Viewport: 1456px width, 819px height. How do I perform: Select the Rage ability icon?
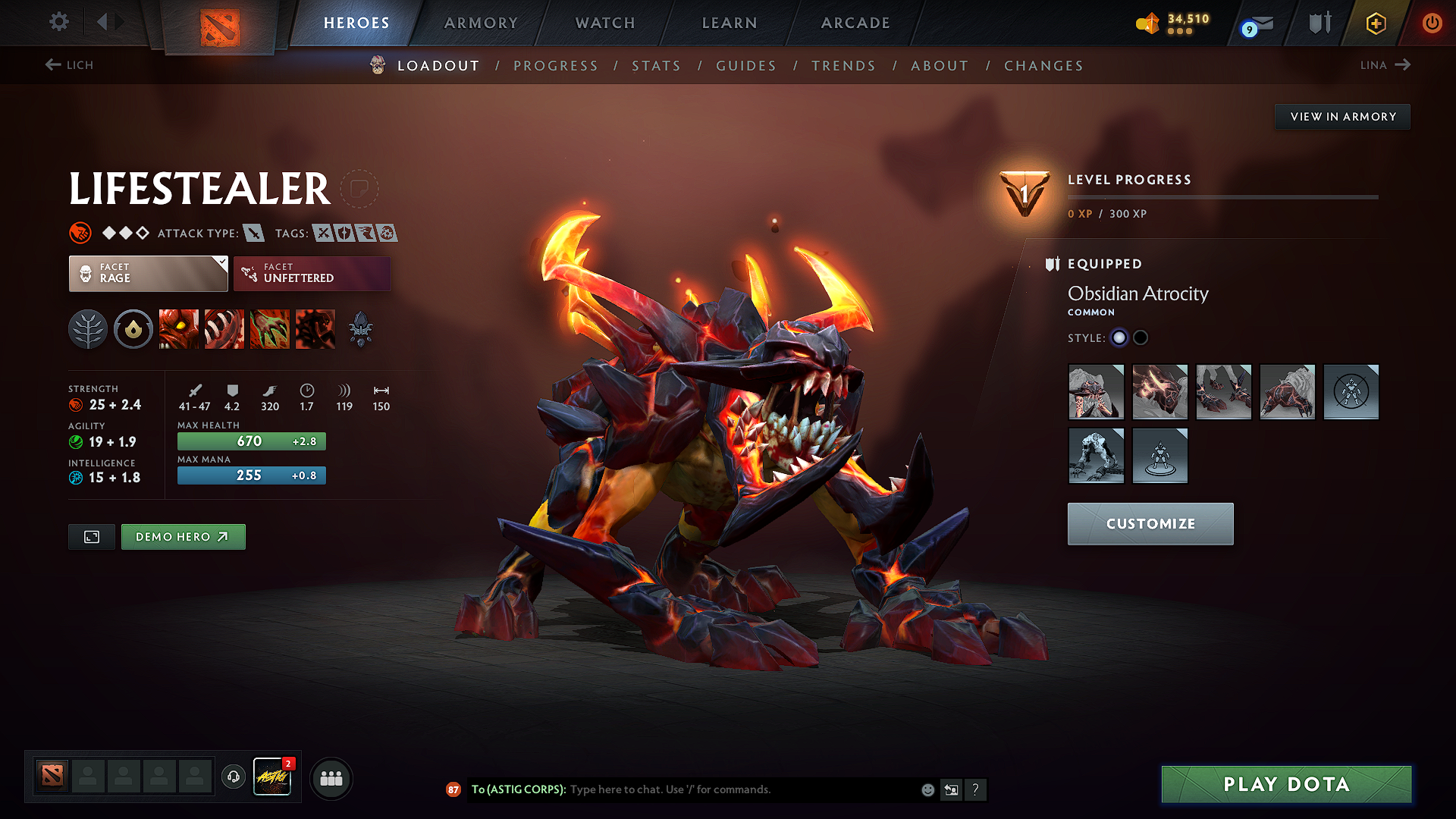[x=179, y=329]
